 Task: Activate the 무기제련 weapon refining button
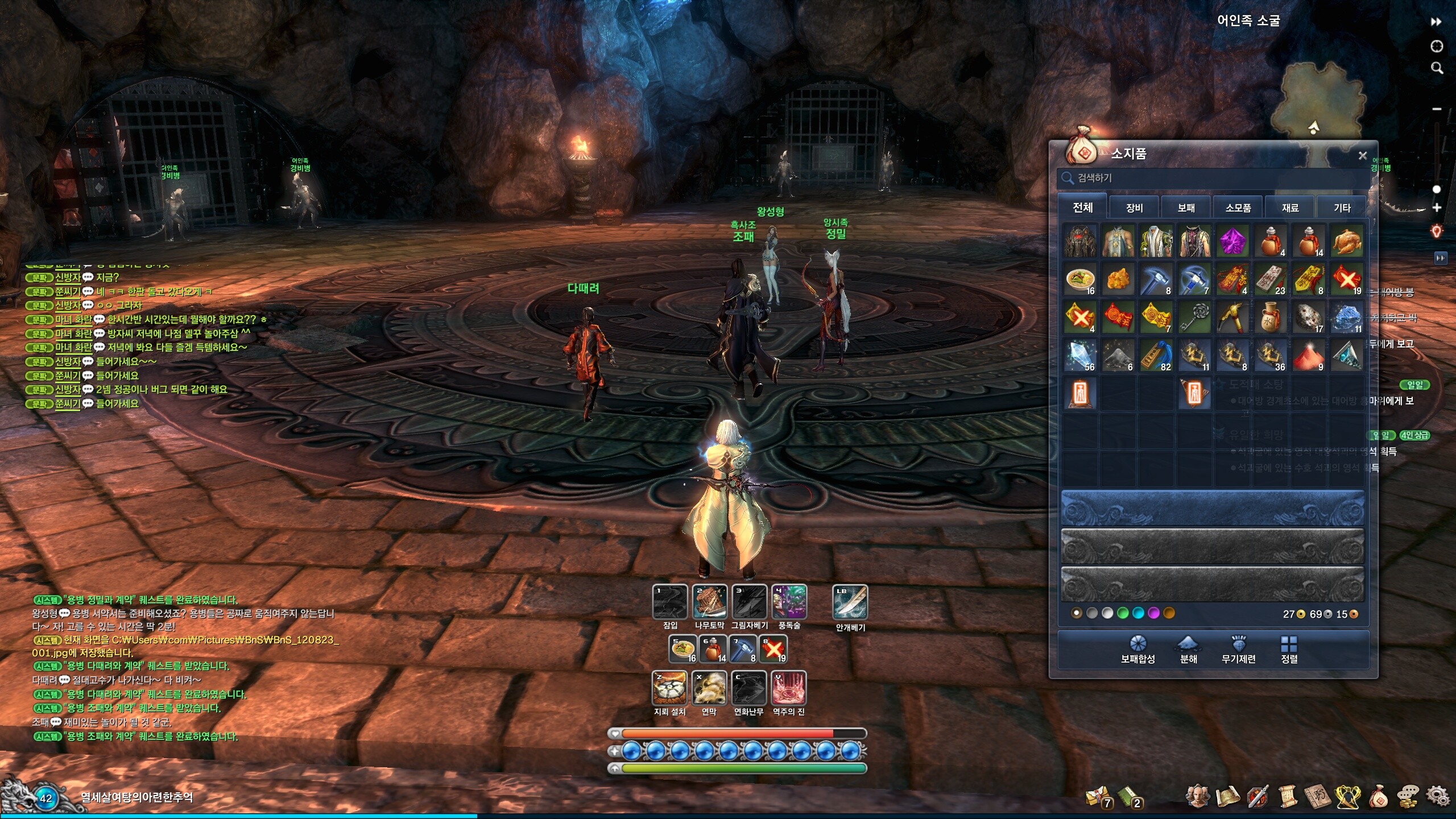tap(1238, 649)
